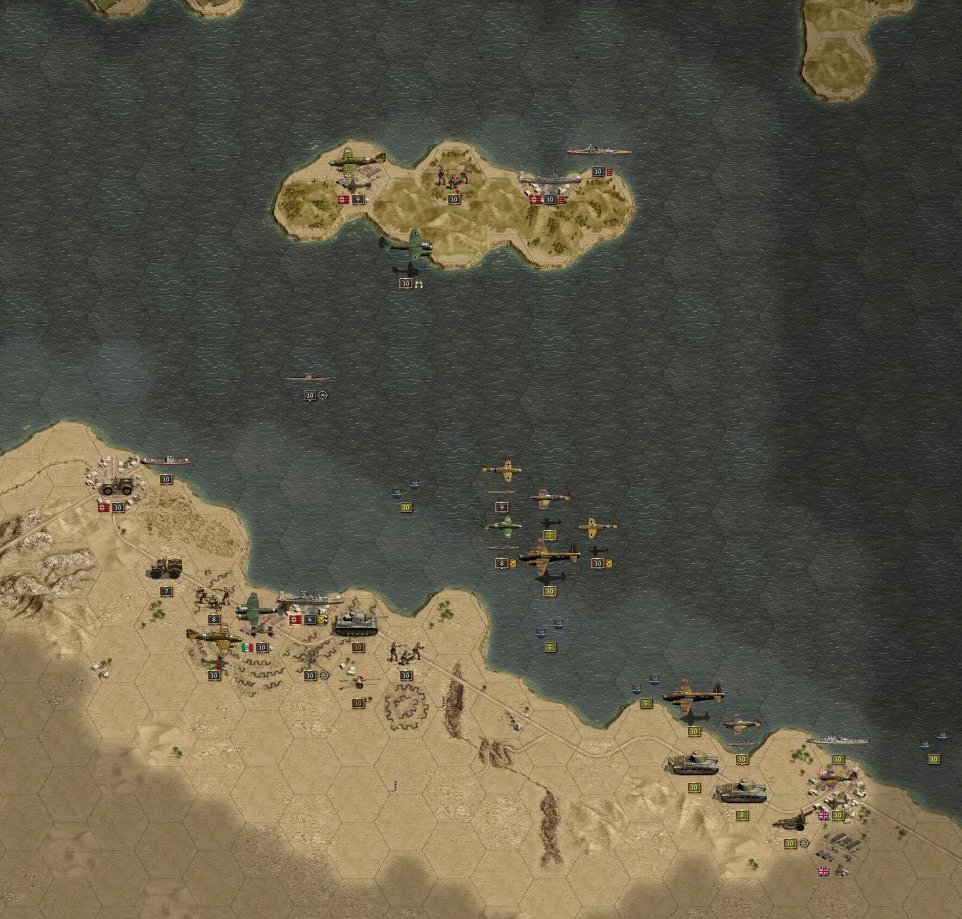The image size is (962, 919).
Task: Select the four-engine bomber over the British coast
Action: [x=692, y=692]
